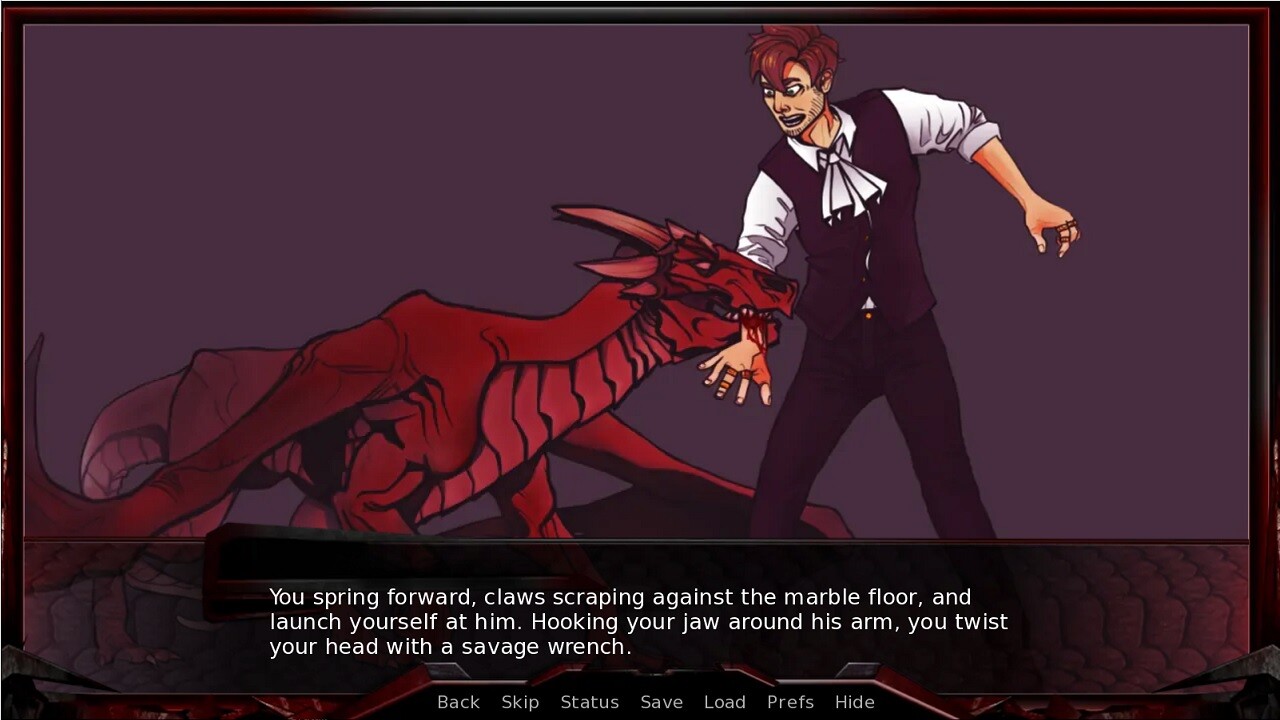
Task: Click the dialogue box to advance text
Action: 640,621
